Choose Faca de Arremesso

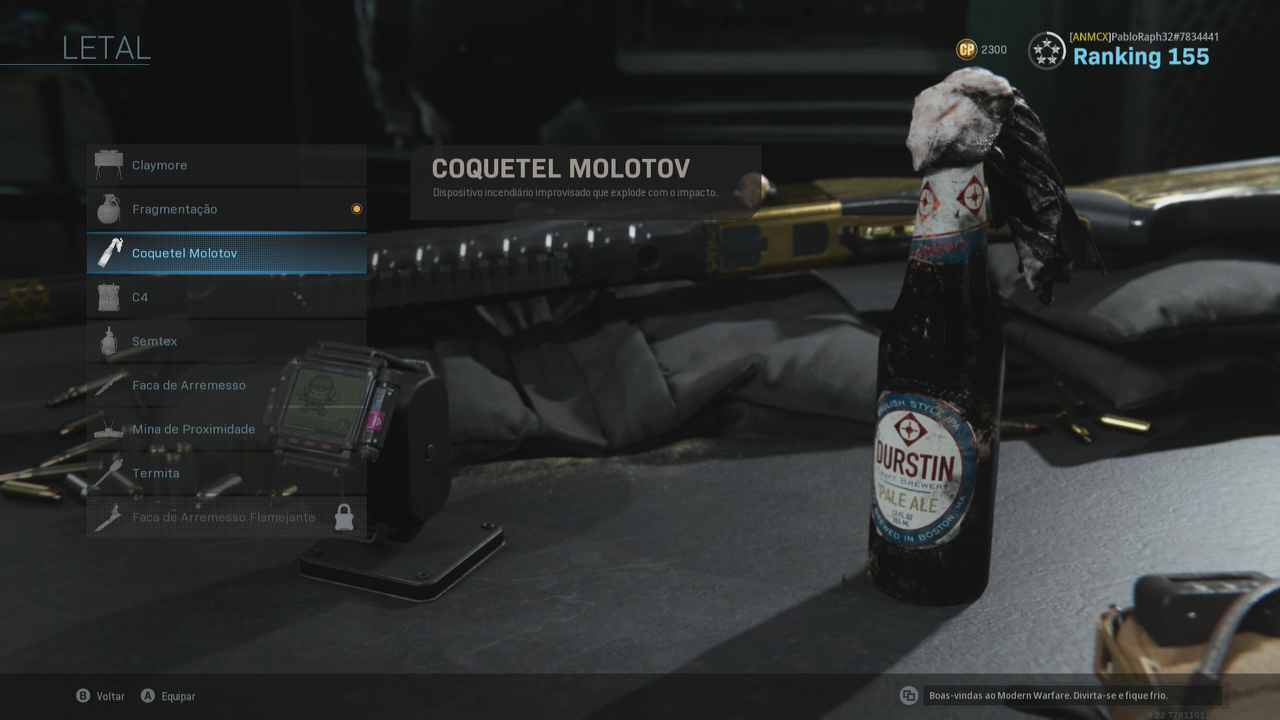pyautogui.click(x=226, y=385)
